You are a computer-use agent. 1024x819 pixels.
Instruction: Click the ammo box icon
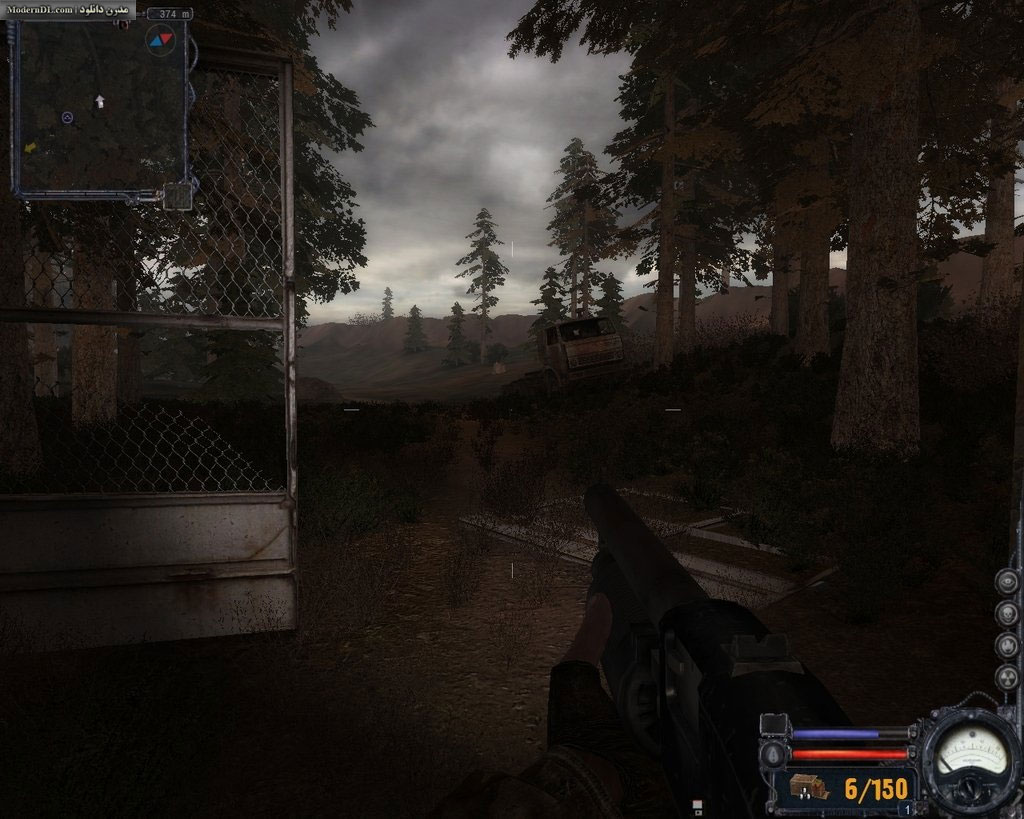[x=808, y=788]
